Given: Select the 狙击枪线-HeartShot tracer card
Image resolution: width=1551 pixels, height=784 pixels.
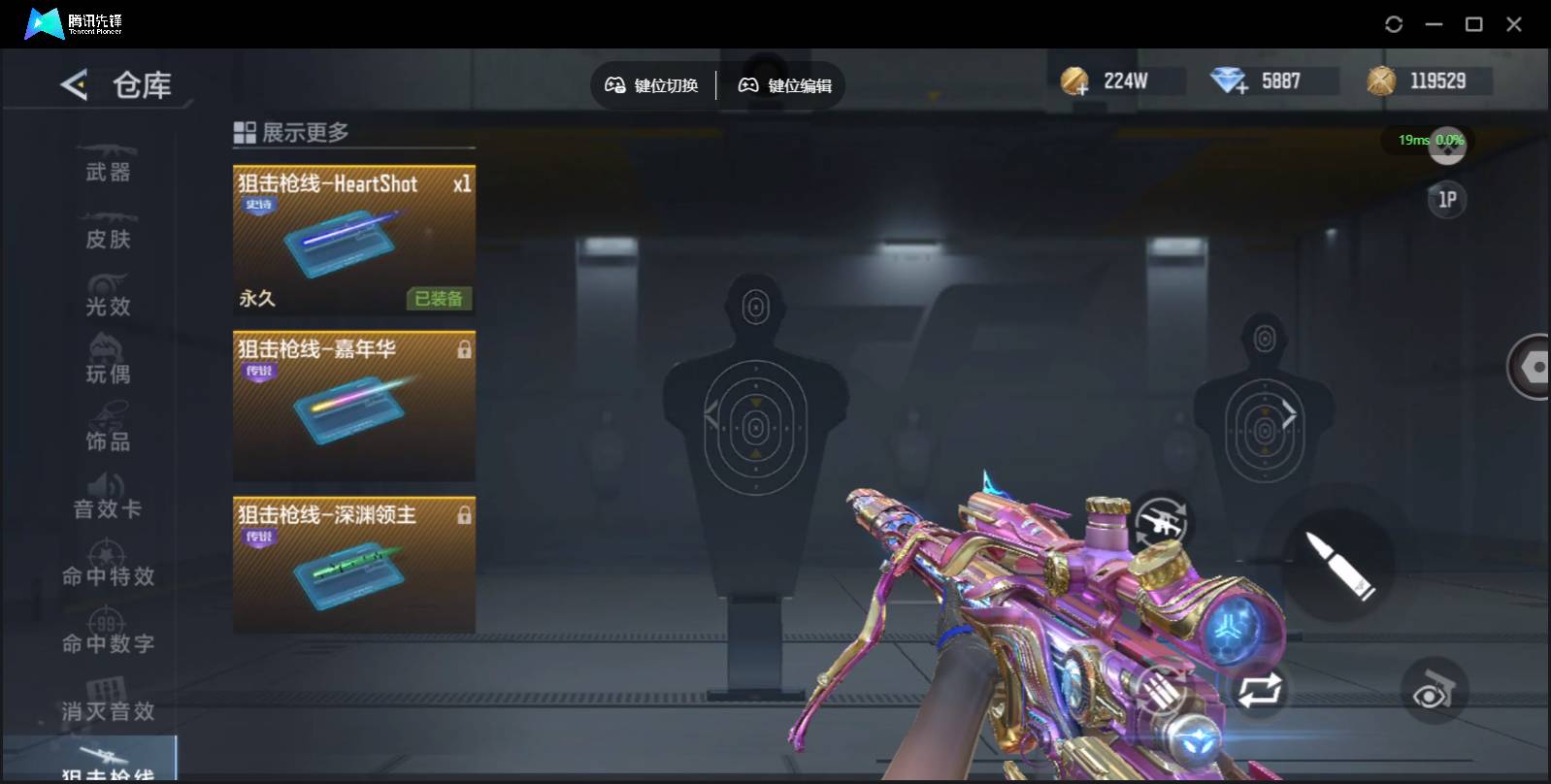Looking at the screenshot, I should point(353,240).
